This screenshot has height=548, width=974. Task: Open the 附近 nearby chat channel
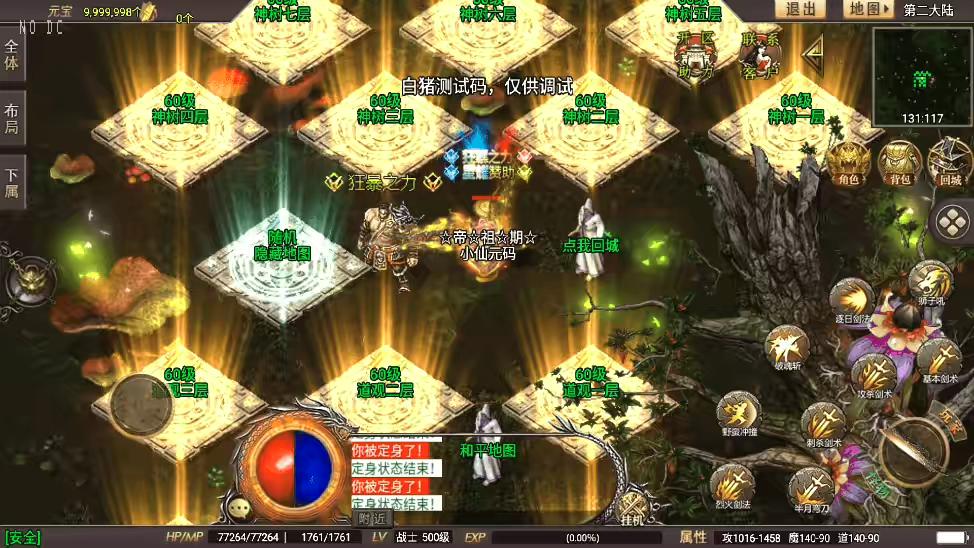click(x=372, y=518)
